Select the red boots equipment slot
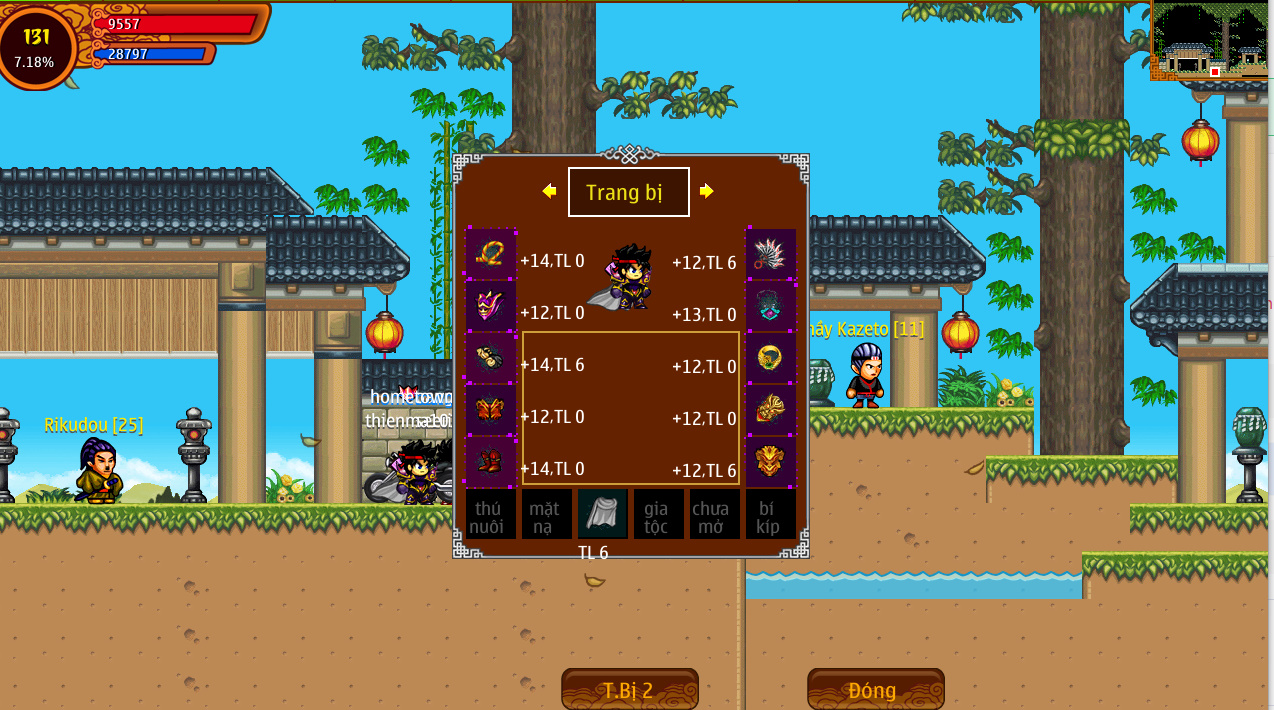This screenshot has width=1274, height=710. click(491, 462)
